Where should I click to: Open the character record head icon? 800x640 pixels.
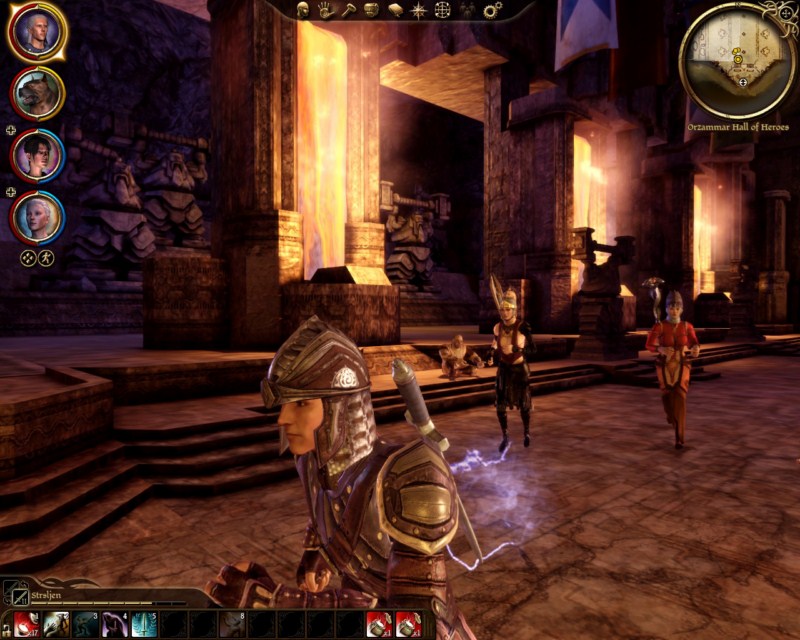[304, 10]
